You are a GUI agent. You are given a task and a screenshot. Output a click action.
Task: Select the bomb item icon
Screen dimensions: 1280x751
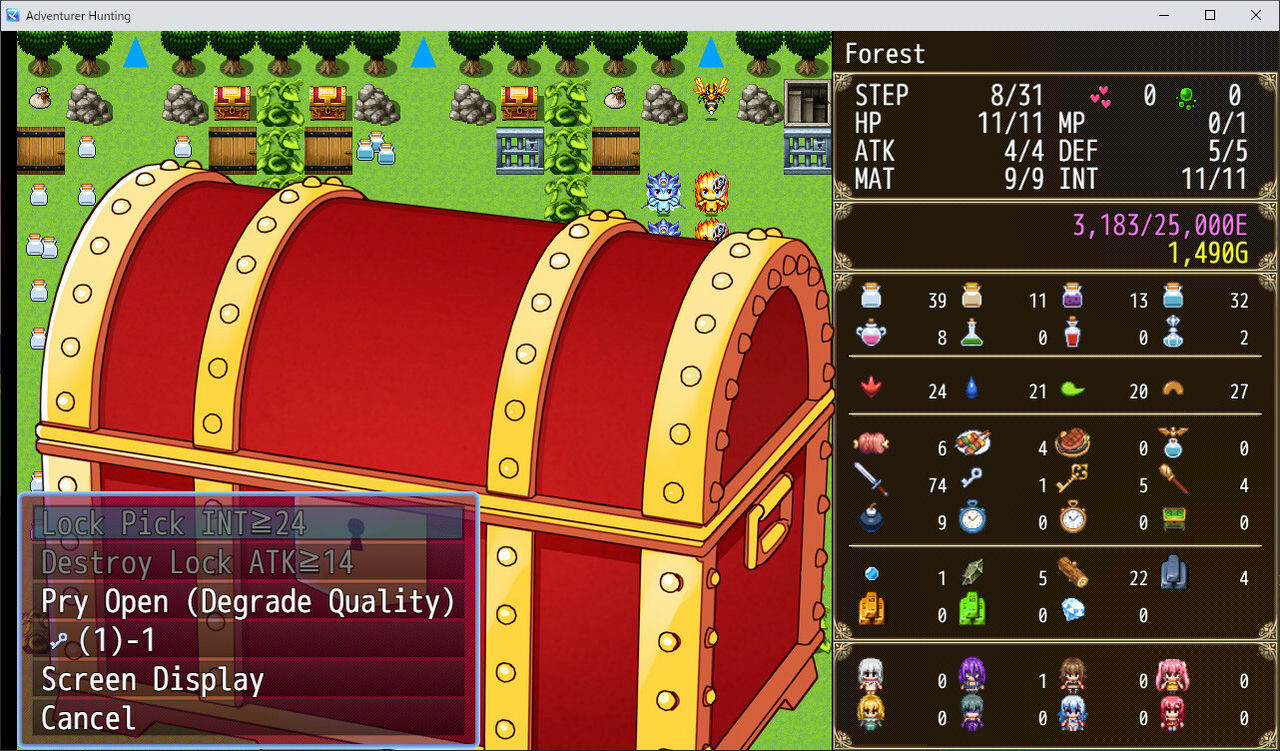[x=872, y=520]
